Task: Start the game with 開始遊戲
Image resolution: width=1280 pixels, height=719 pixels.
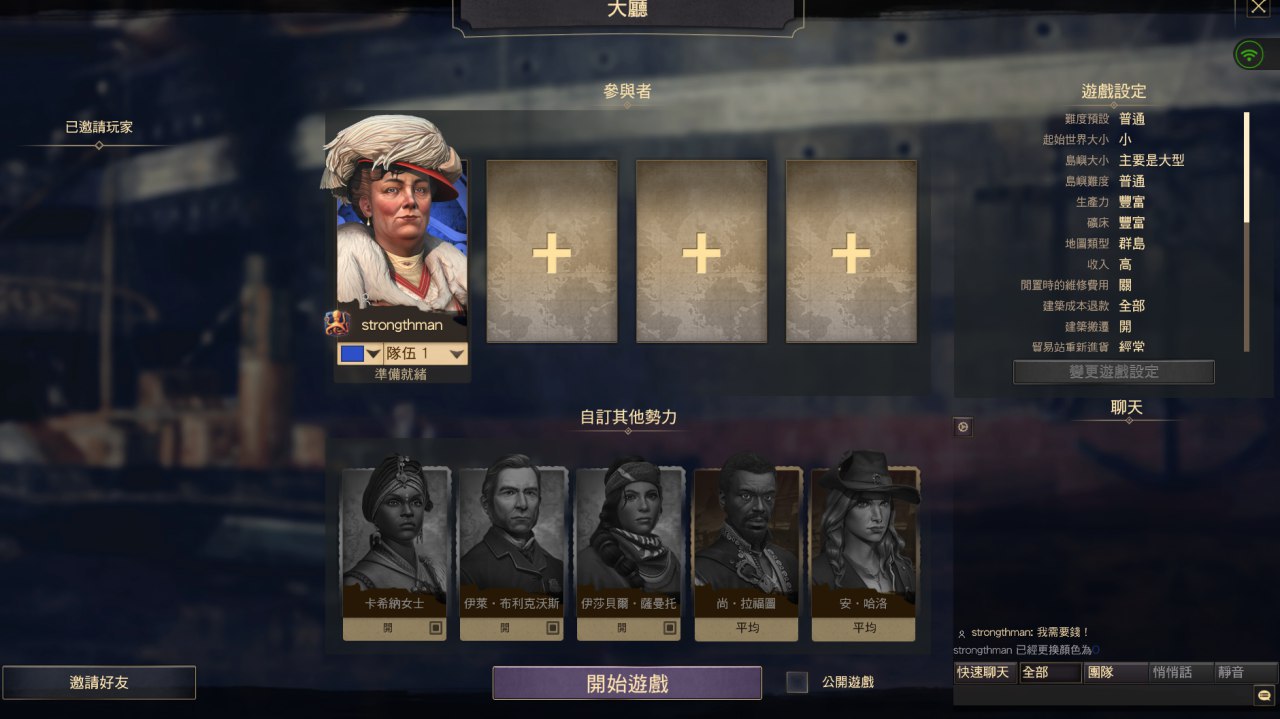Action: (x=627, y=683)
